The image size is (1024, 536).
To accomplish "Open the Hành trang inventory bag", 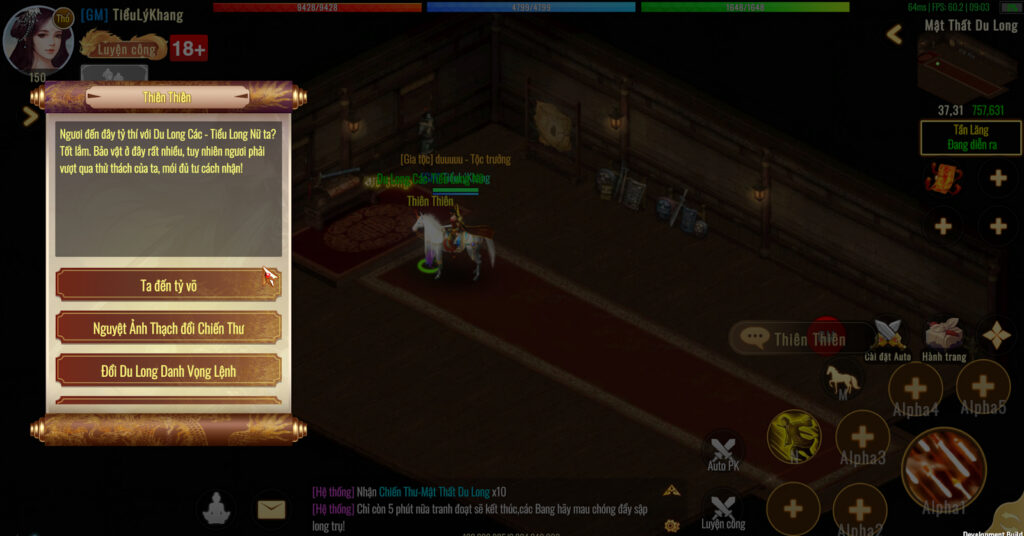I will click(x=943, y=337).
